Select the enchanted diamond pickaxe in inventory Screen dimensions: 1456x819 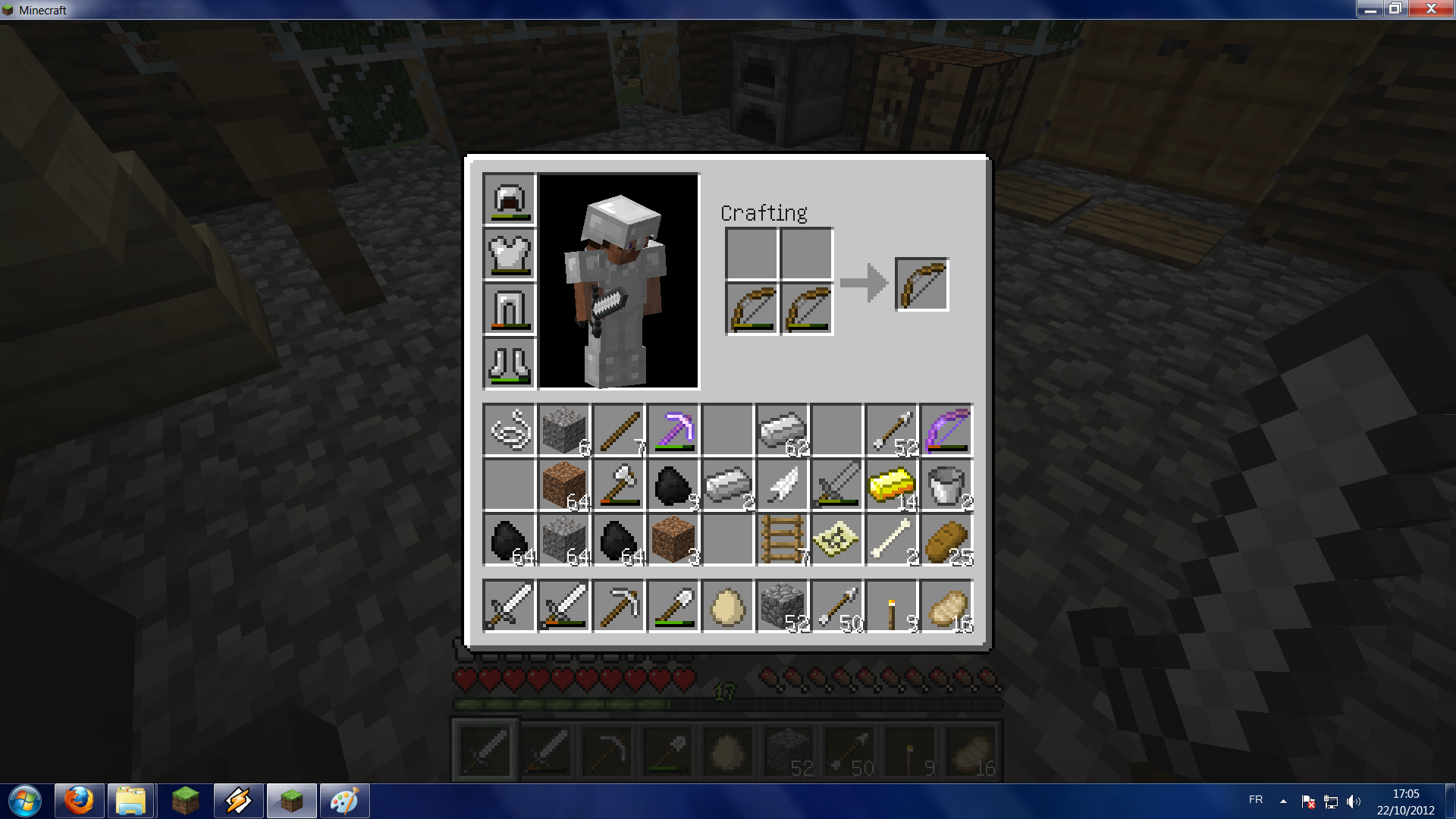673,430
